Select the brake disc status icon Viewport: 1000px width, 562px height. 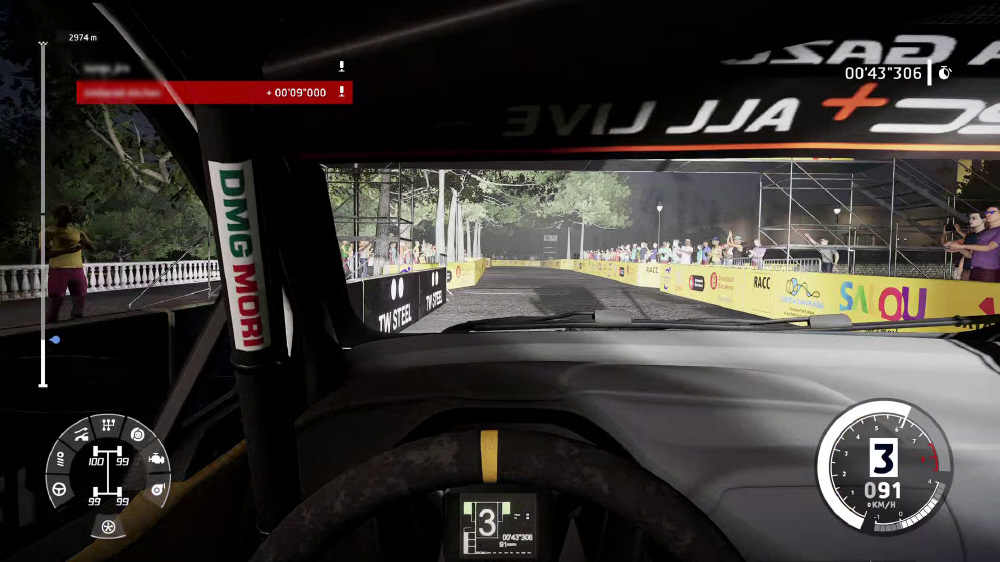click(137, 434)
